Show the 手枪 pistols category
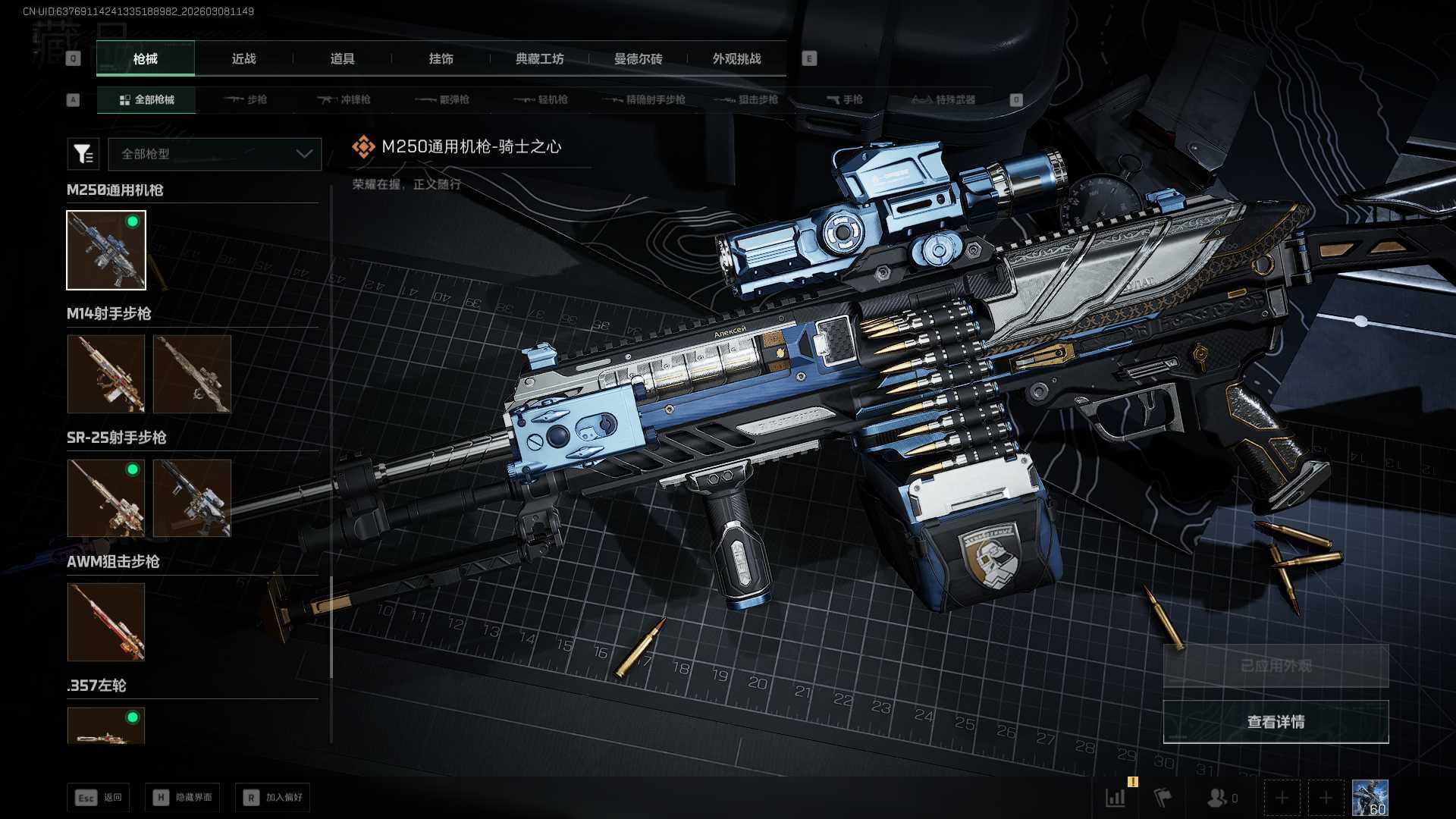 click(x=844, y=100)
